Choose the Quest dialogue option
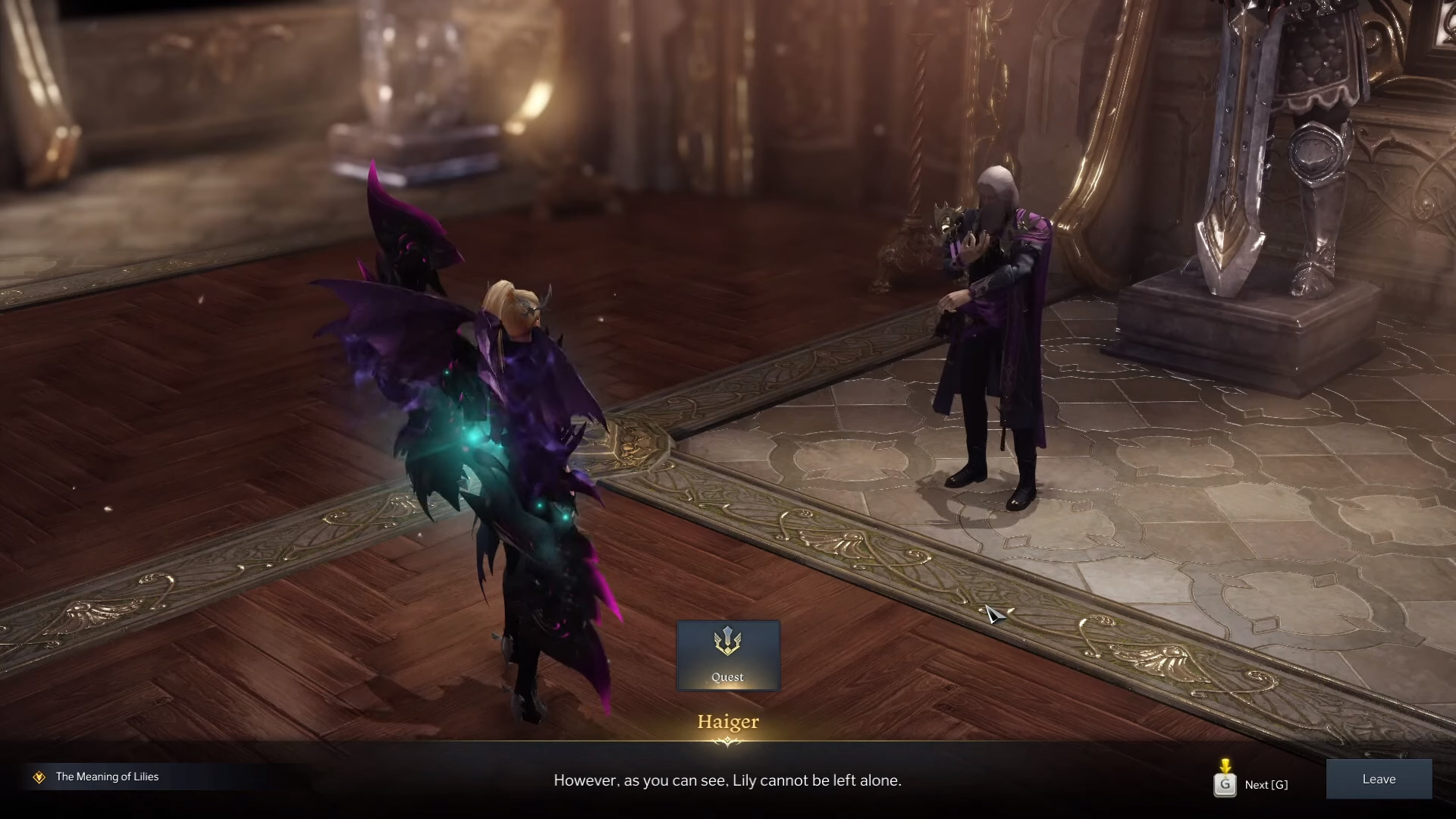 pos(728,655)
